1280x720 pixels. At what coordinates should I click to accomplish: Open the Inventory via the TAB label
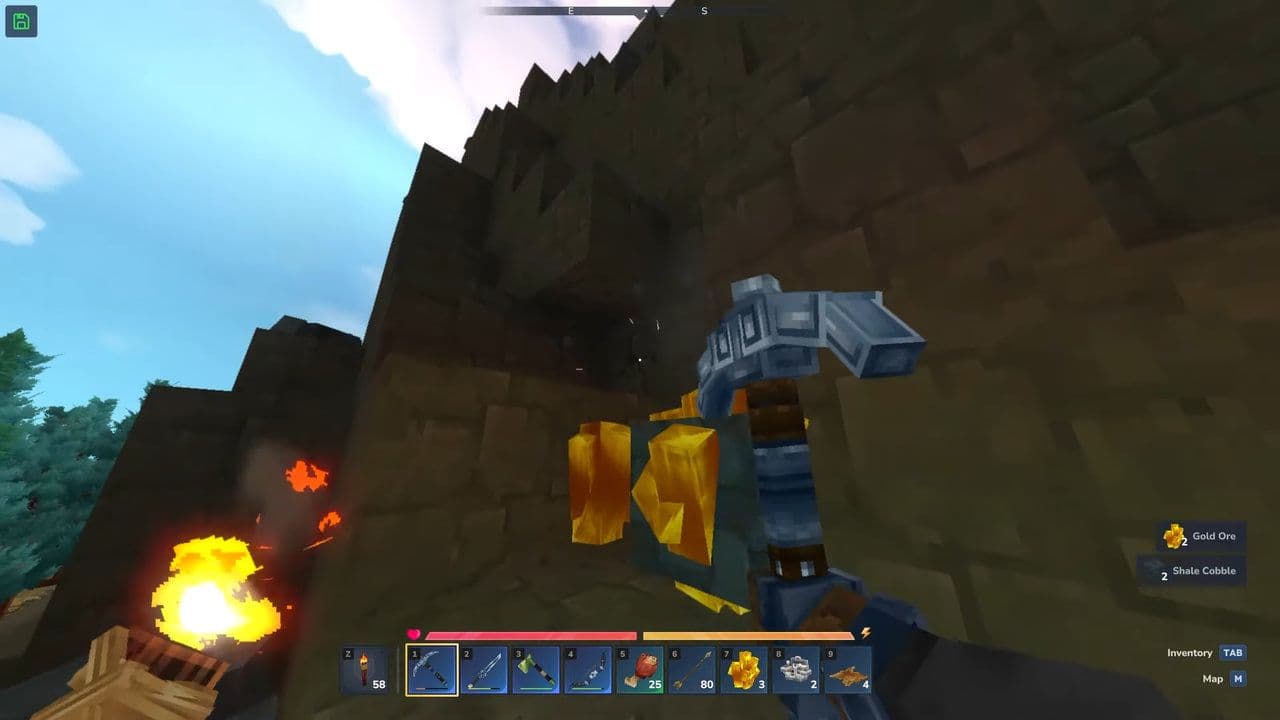tap(1235, 652)
